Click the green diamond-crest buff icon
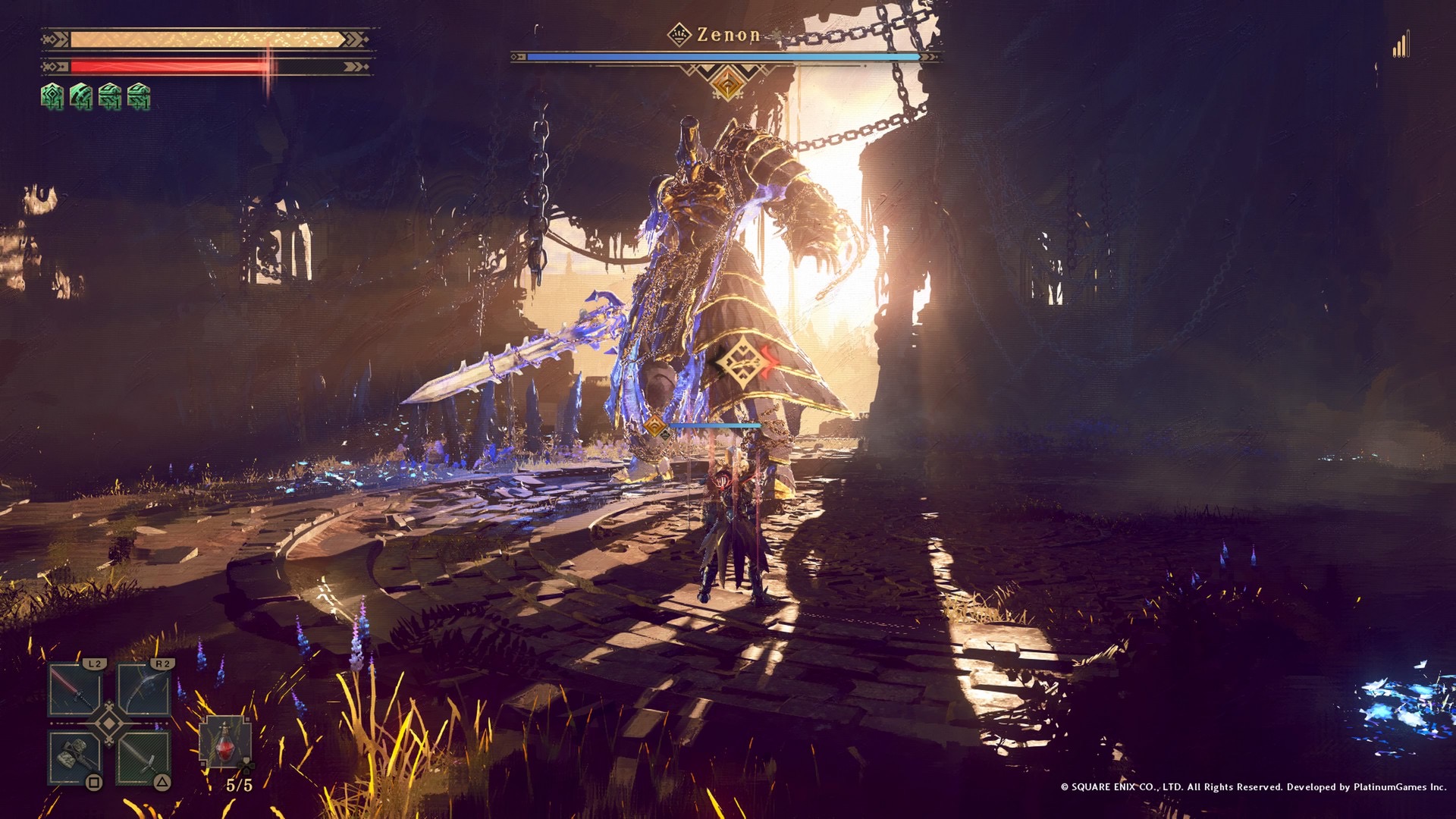 (x=52, y=96)
